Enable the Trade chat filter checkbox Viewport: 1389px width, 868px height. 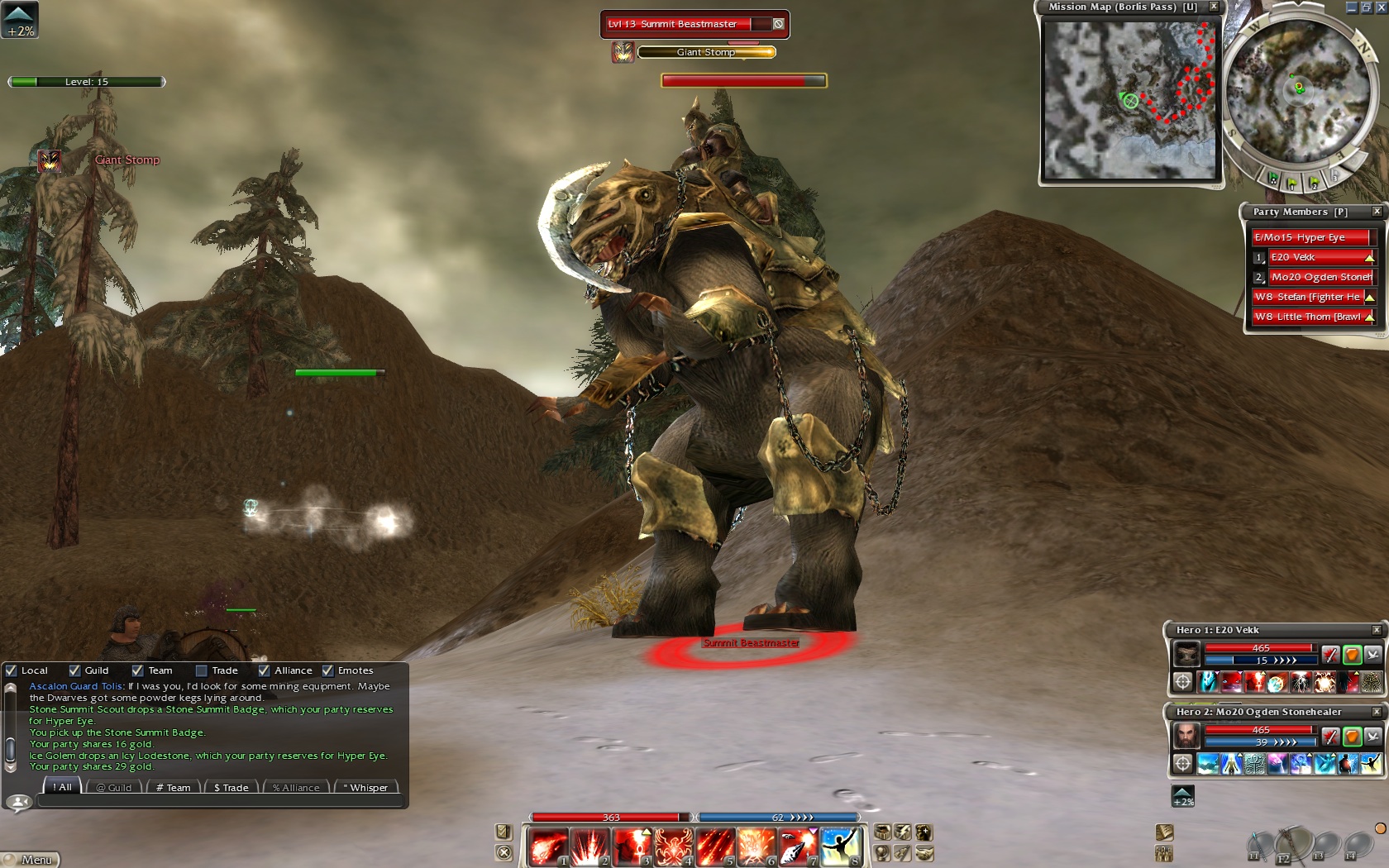coord(201,670)
